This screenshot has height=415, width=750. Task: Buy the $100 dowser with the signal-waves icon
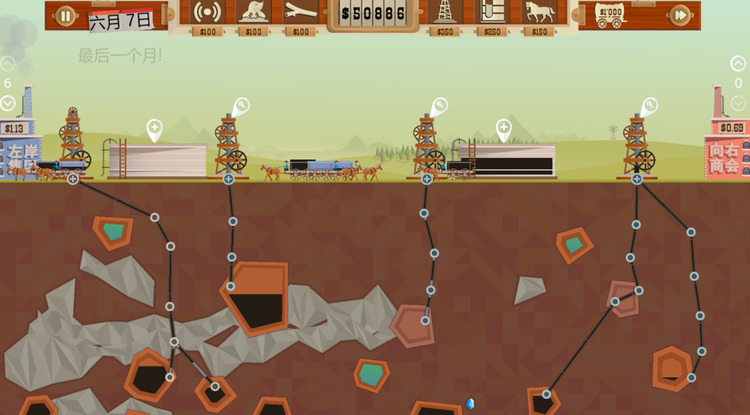pyautogui.click(x=207, y=12)
